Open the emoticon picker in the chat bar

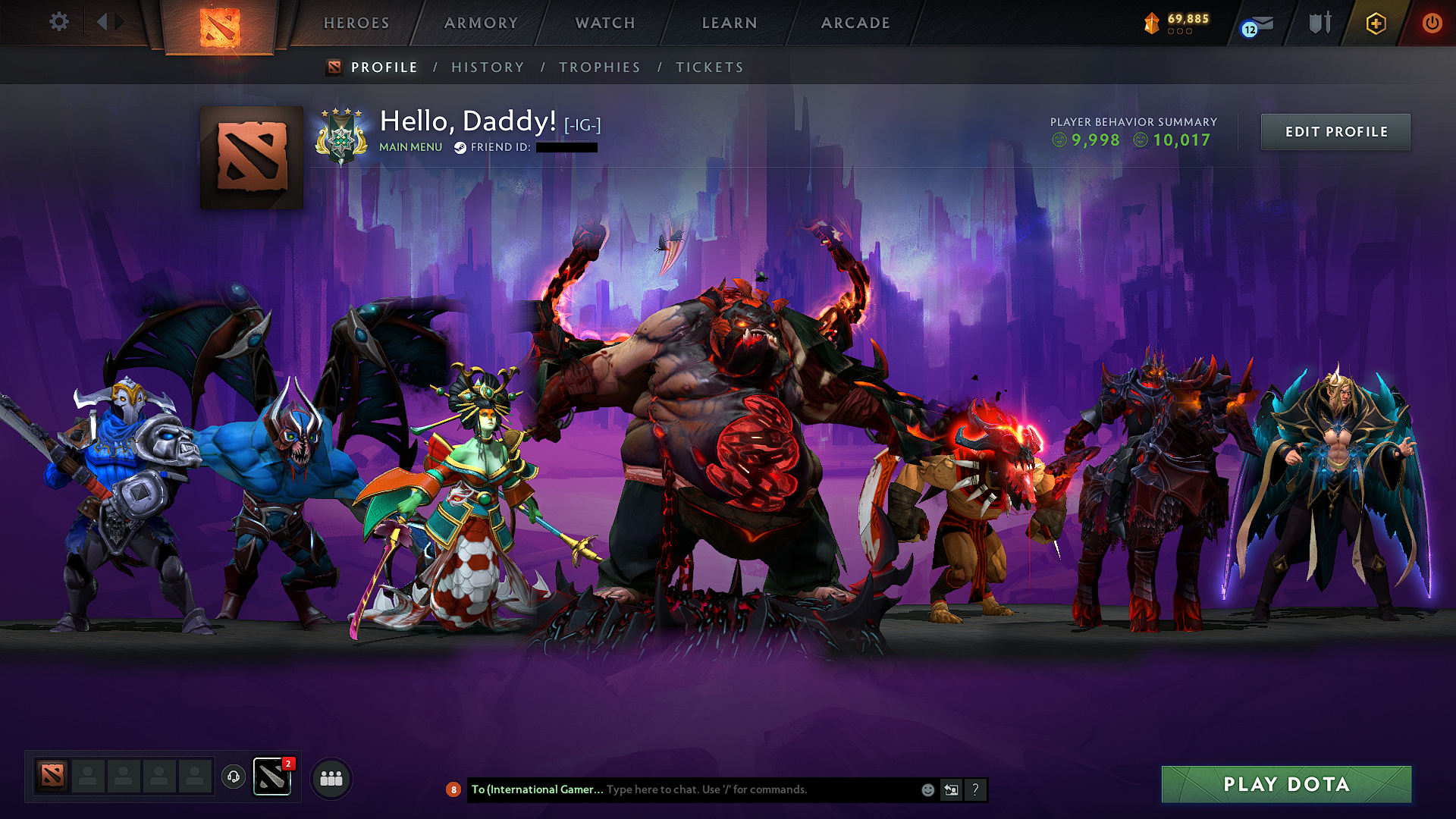[x=927, y=789]
